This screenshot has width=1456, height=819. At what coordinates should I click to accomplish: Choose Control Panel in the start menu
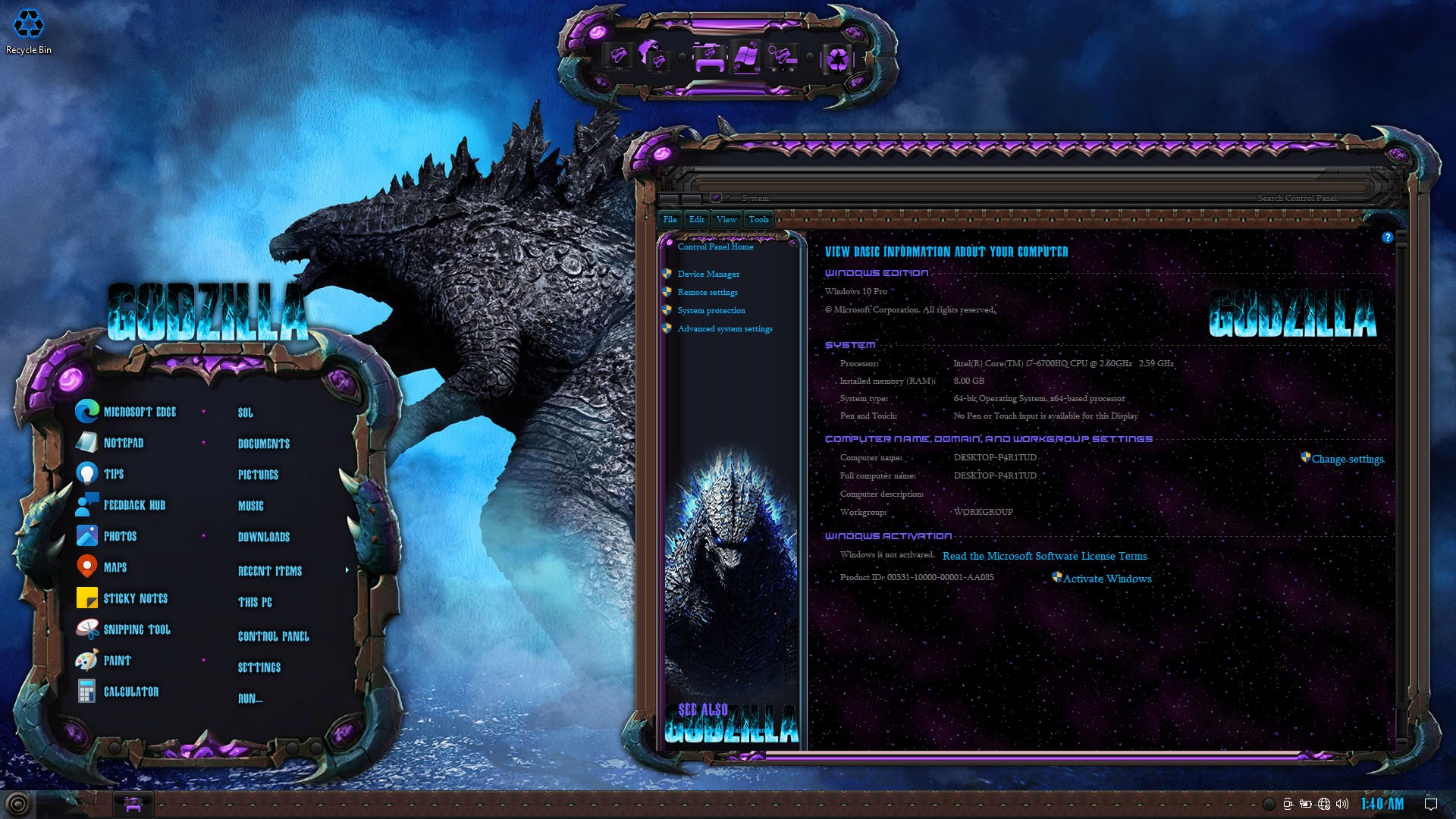coord(273,636)
